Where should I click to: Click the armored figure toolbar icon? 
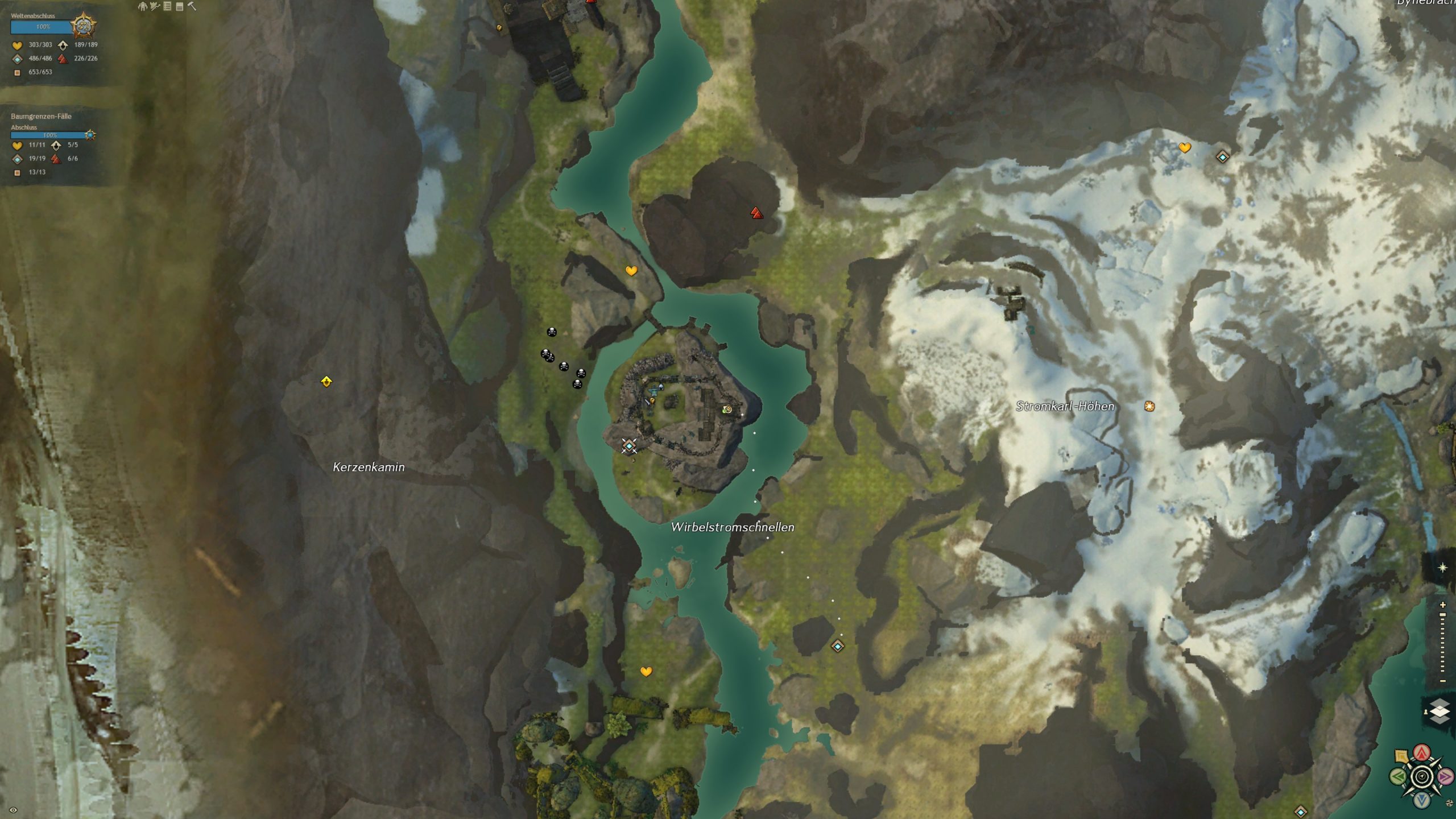tap(142, 6)
